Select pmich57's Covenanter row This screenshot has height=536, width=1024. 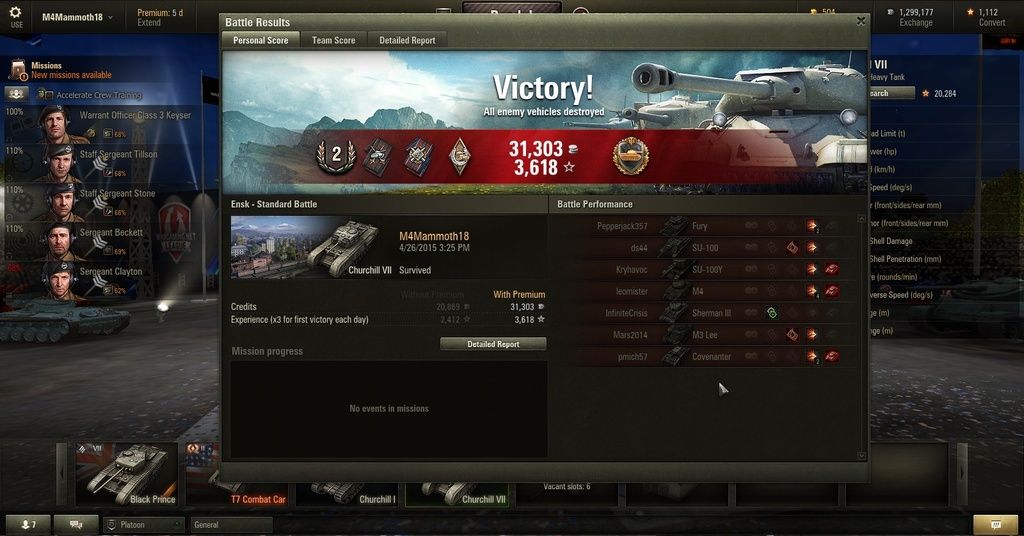(705, 357)
